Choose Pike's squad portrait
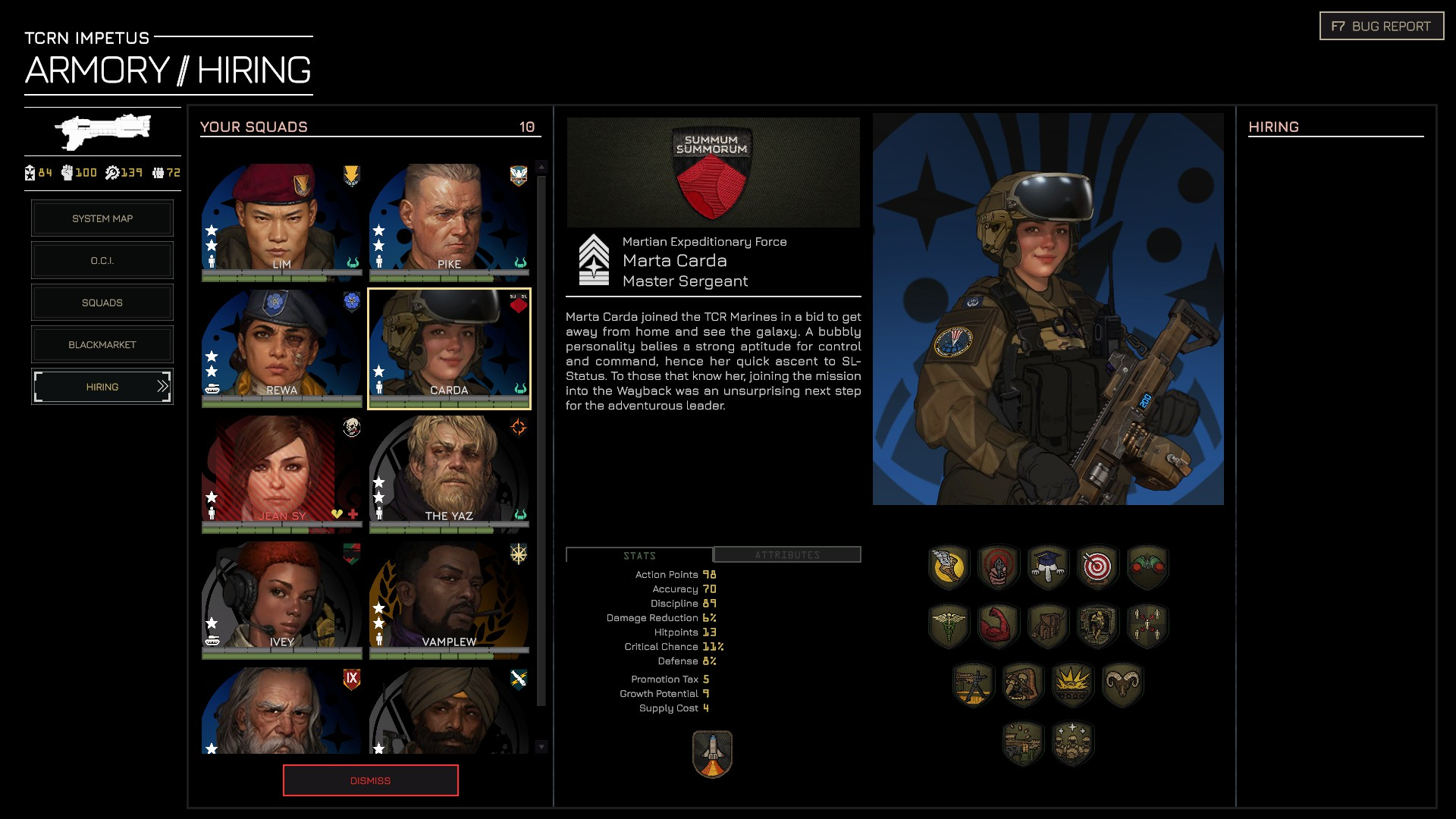This screenshot has width=1456, height=819. tap(449, 220)
